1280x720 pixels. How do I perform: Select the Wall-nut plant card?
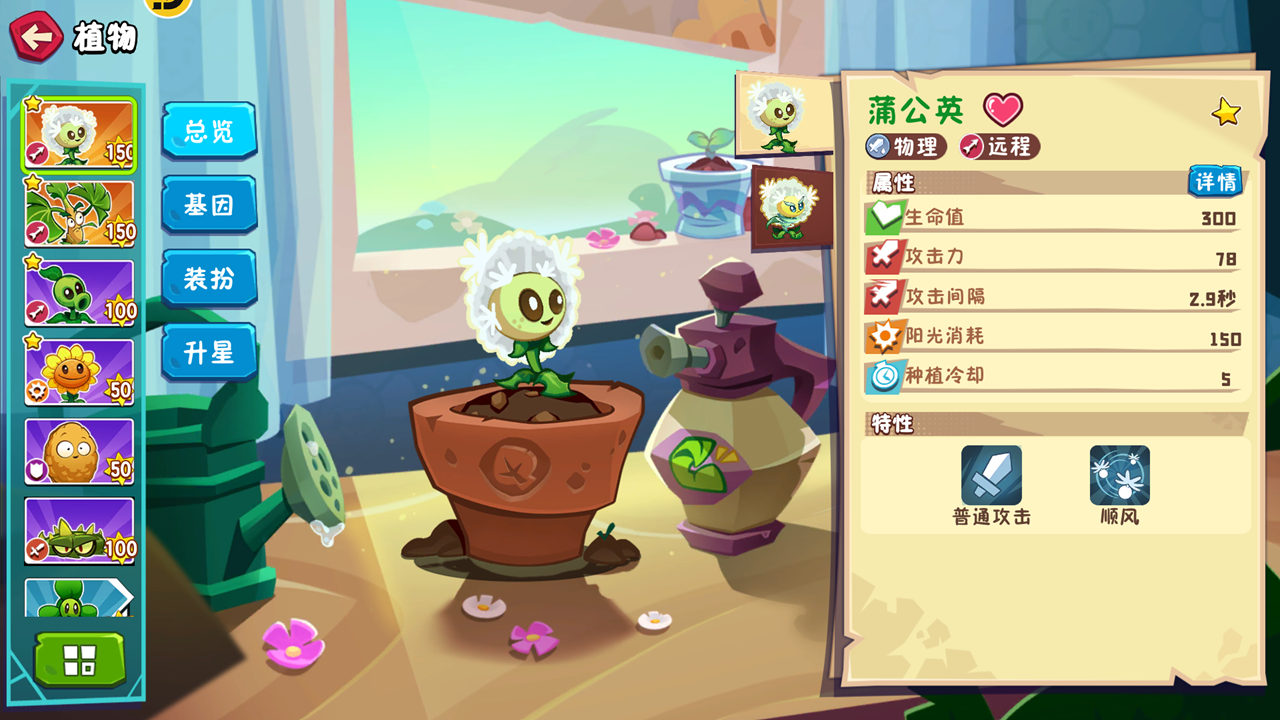[x=79, y=451]
